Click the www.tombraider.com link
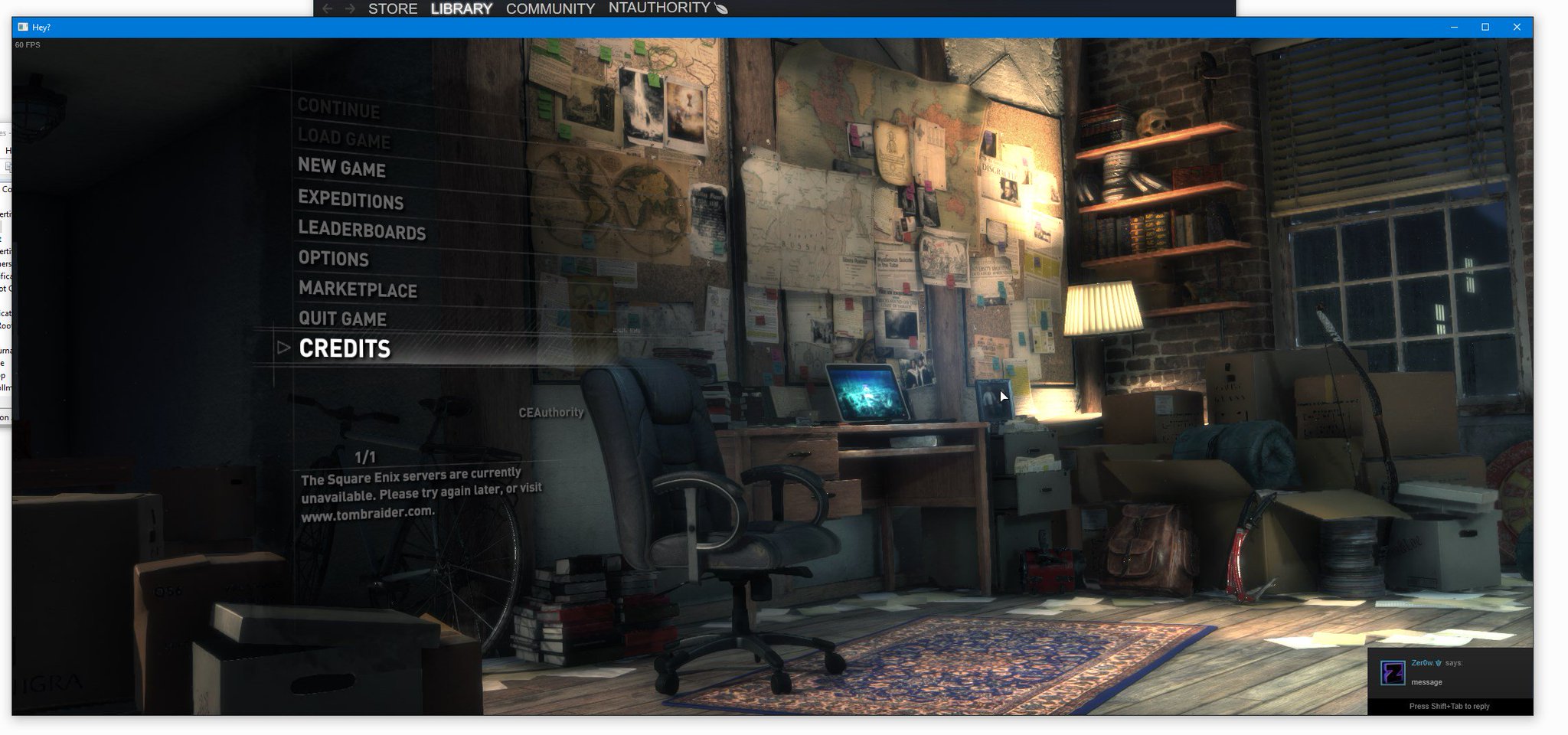This screenshot has height=735, width=1568. point(367,516)
